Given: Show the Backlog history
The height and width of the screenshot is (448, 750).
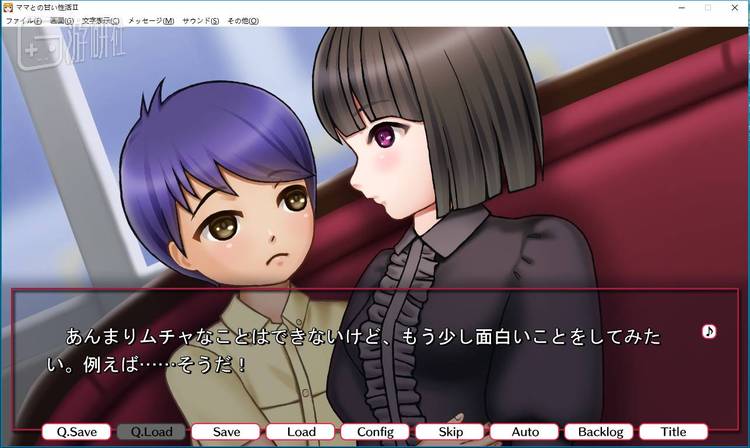Looking at the screenshot, I should [599, 432].
